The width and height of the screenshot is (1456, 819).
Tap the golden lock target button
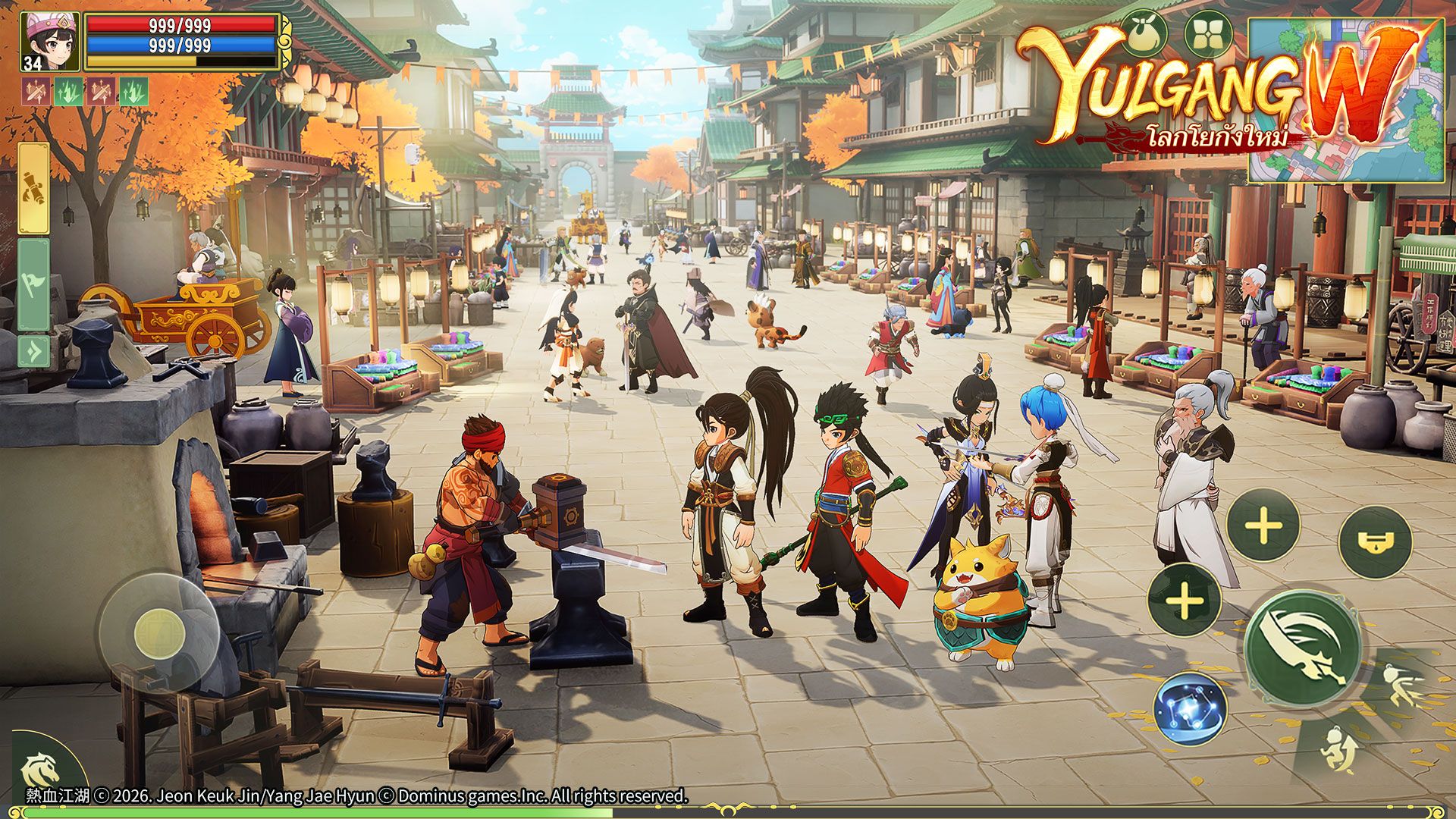[x=1375, y=542]
